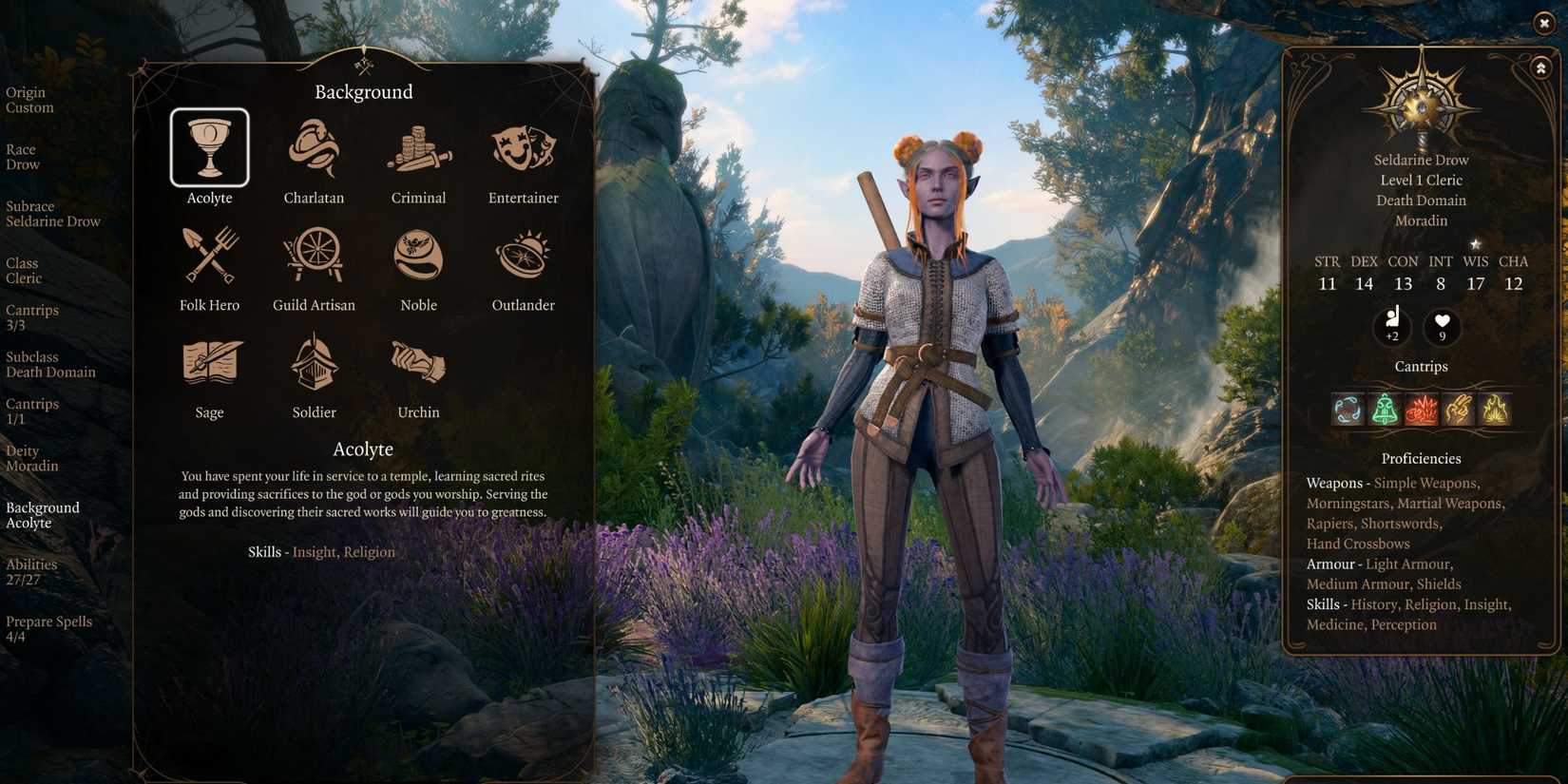Click the golden Cleric emblem atop the character sheet

[x=1420, y=103]
